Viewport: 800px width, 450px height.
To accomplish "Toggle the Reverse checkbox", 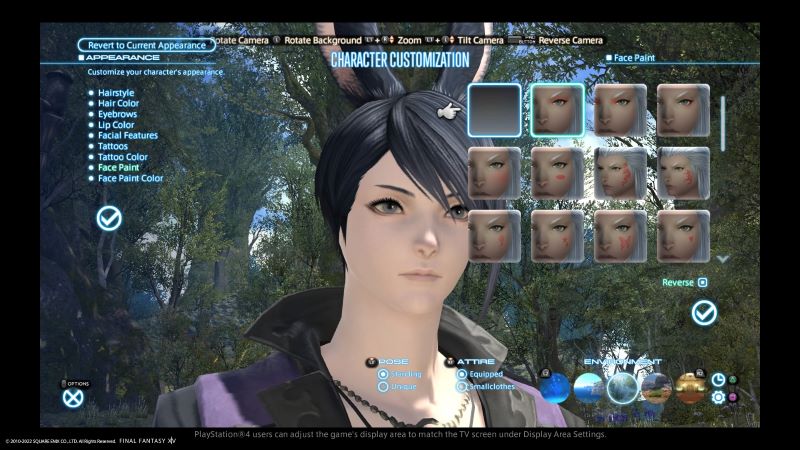I will [x=702, y=283].
